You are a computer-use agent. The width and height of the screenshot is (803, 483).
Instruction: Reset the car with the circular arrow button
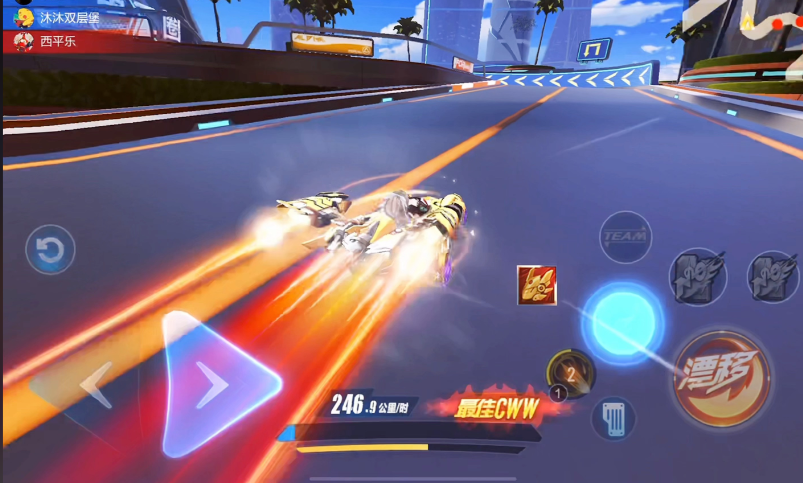click(x=49, y=249)
